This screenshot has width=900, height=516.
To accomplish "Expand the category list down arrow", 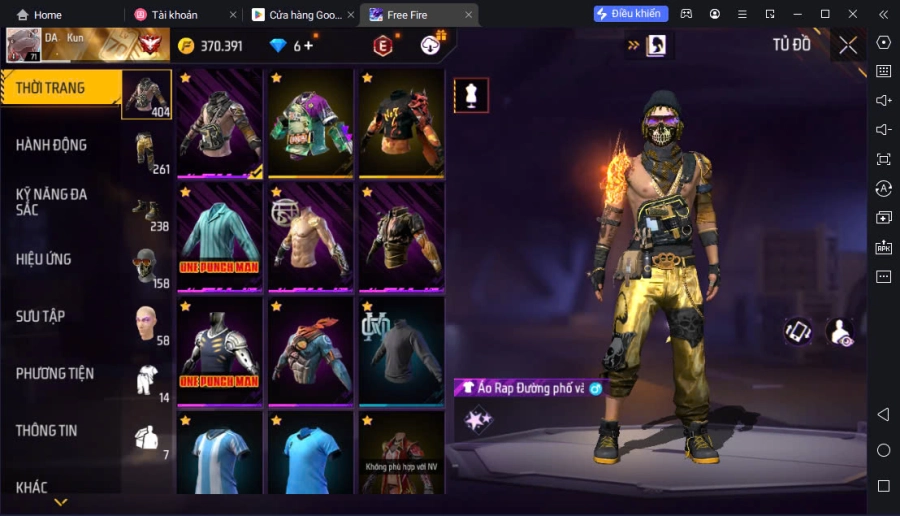I will click(61, 502).
